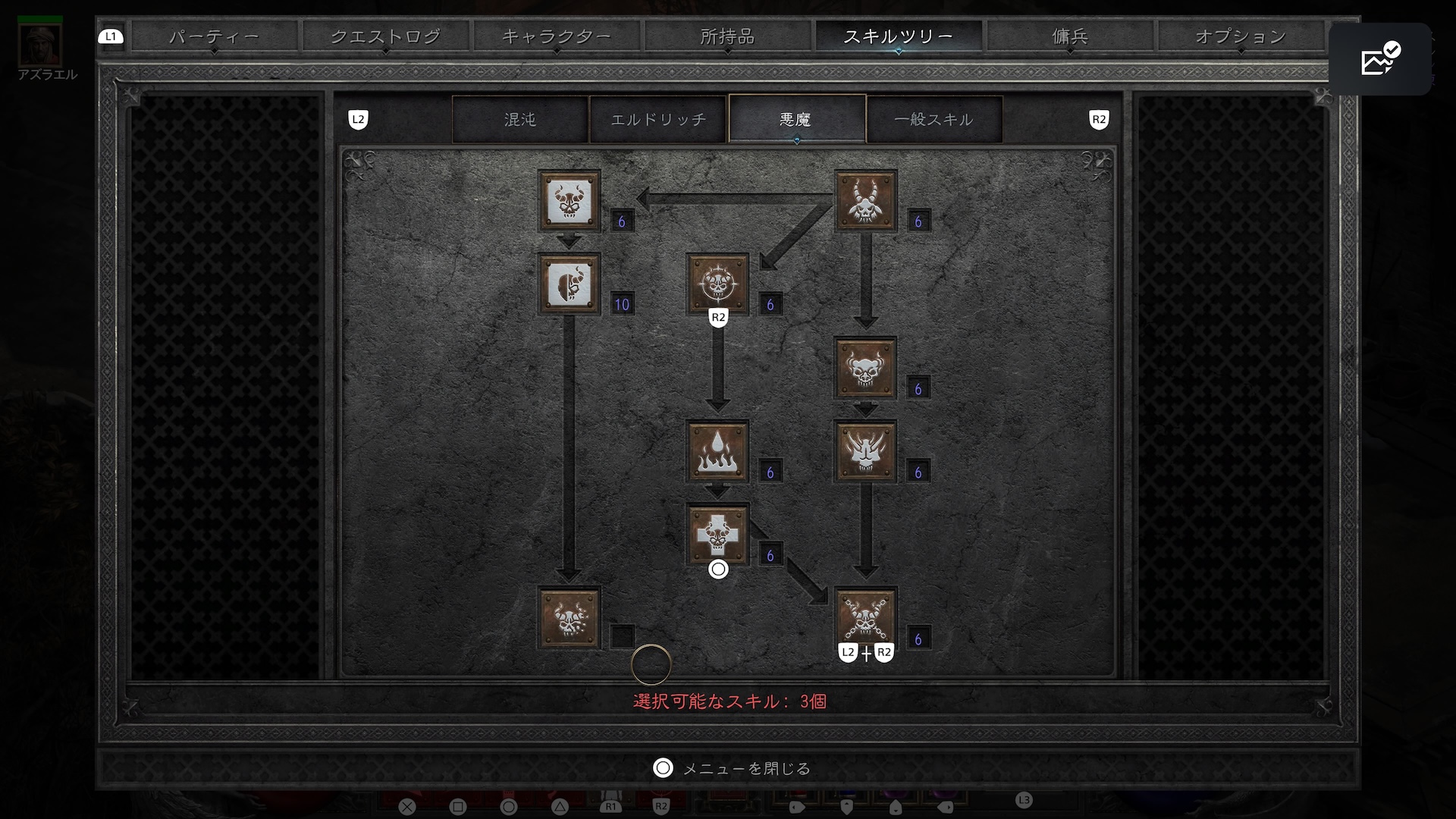Viewport: 1456px width, 819px height.
Task: Open the 所持品 inventory tab
Action: 727,36
